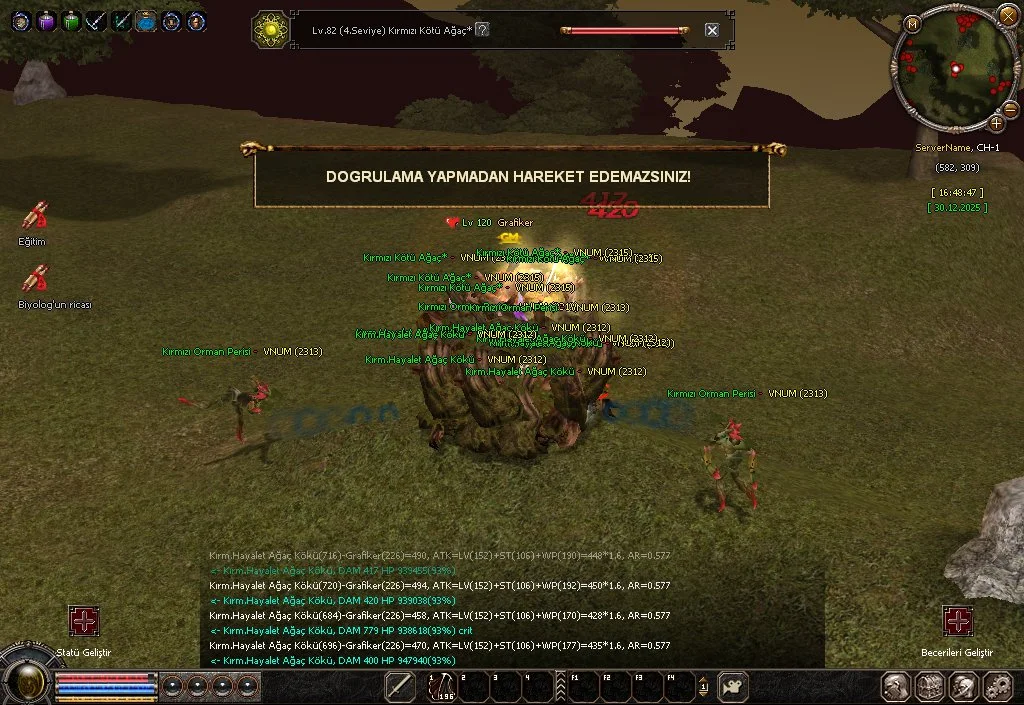Close the minimap with X button

coord(1007,14)
